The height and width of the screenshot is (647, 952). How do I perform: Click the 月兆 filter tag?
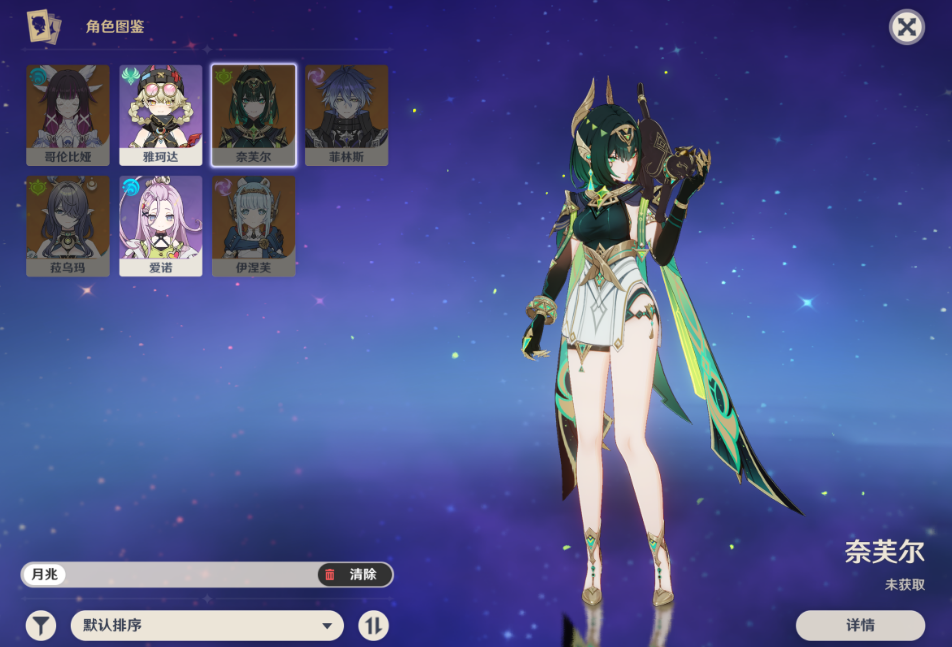click(x=45, y=575)
